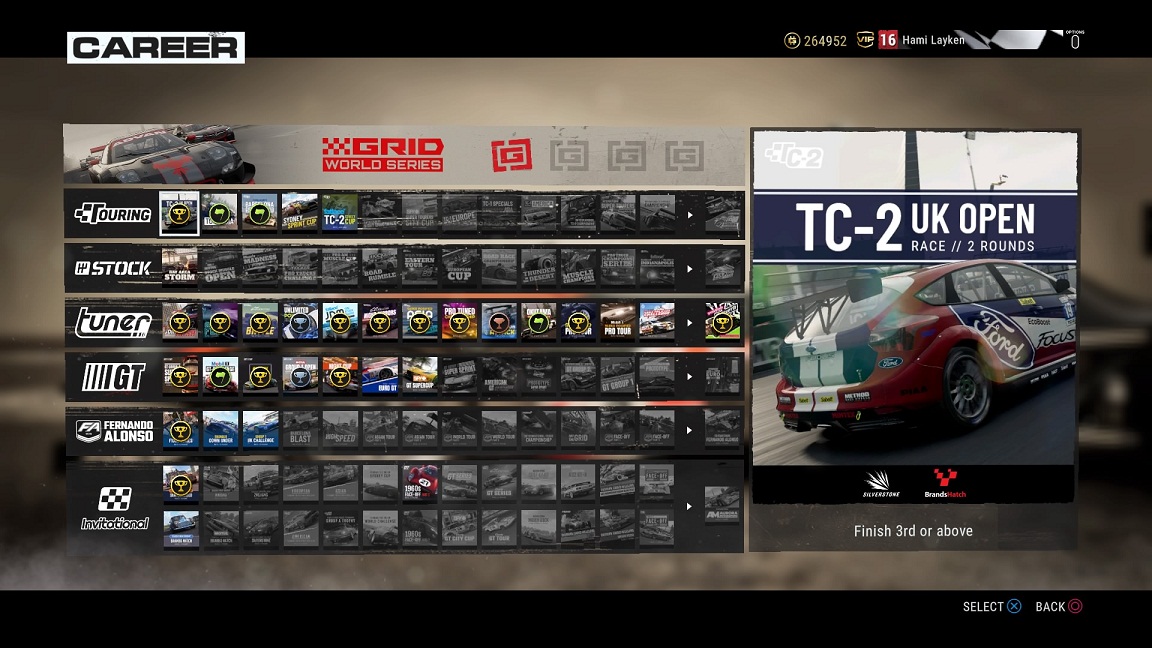Open the TC-2 Cup event in Touring
The width and height of the screenshot is (1152, 648).
click(x=339, y=213)
